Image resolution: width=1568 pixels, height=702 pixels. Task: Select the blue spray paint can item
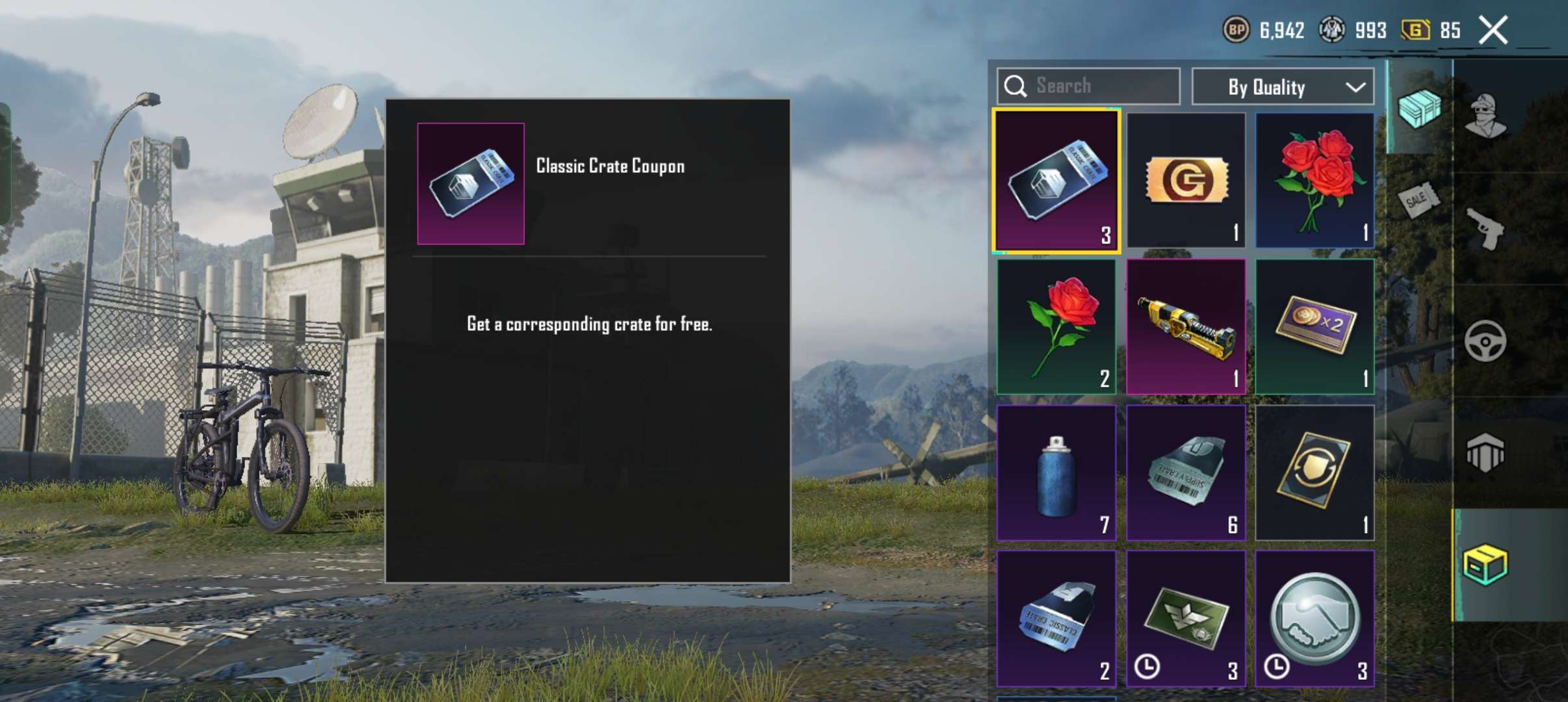coord(1056,471)
